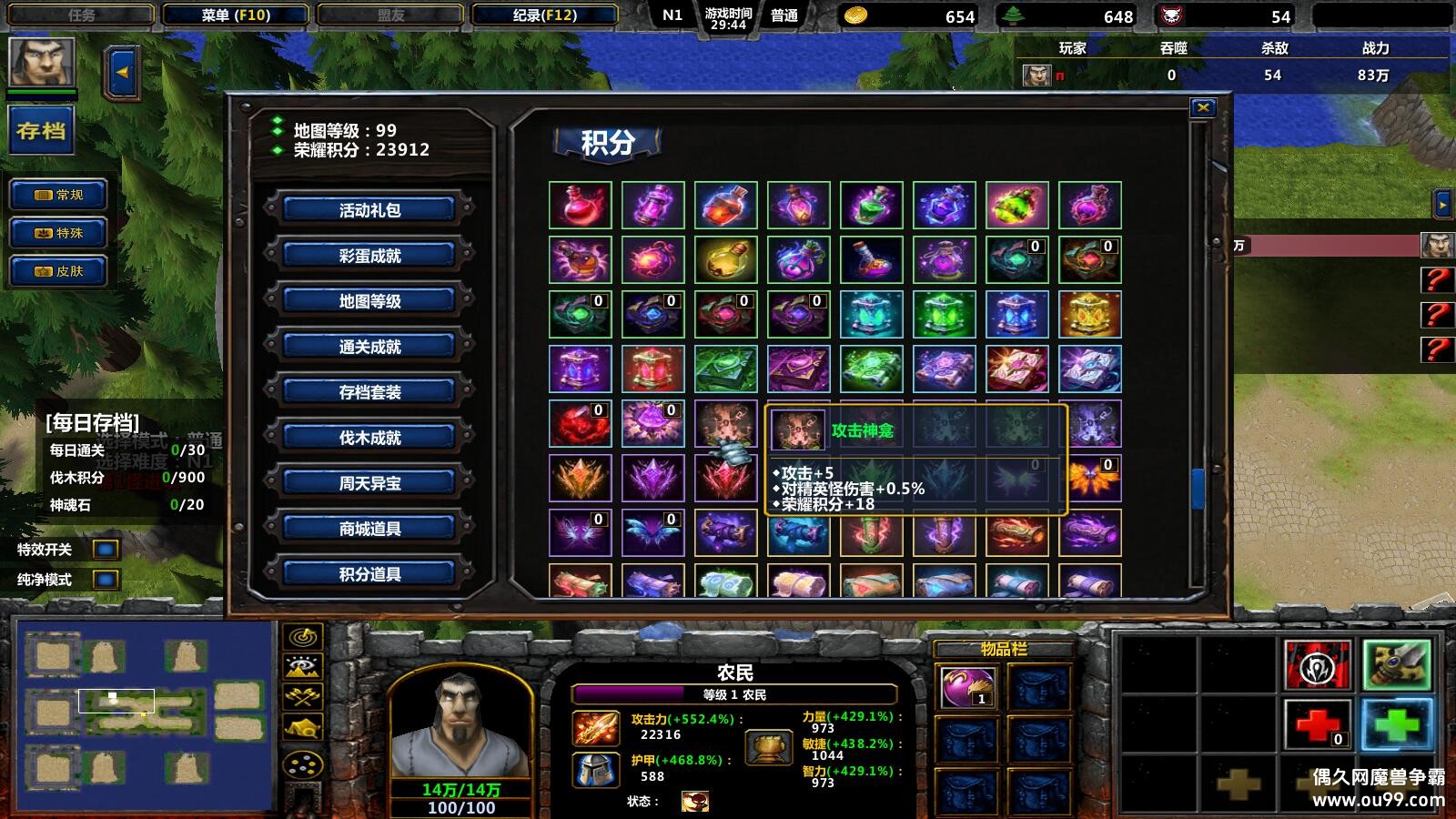The width and height of the screenshot is (1456, 819).
Task: Switch to 彩蛋成就 category
Action: (x=369, y=256)
